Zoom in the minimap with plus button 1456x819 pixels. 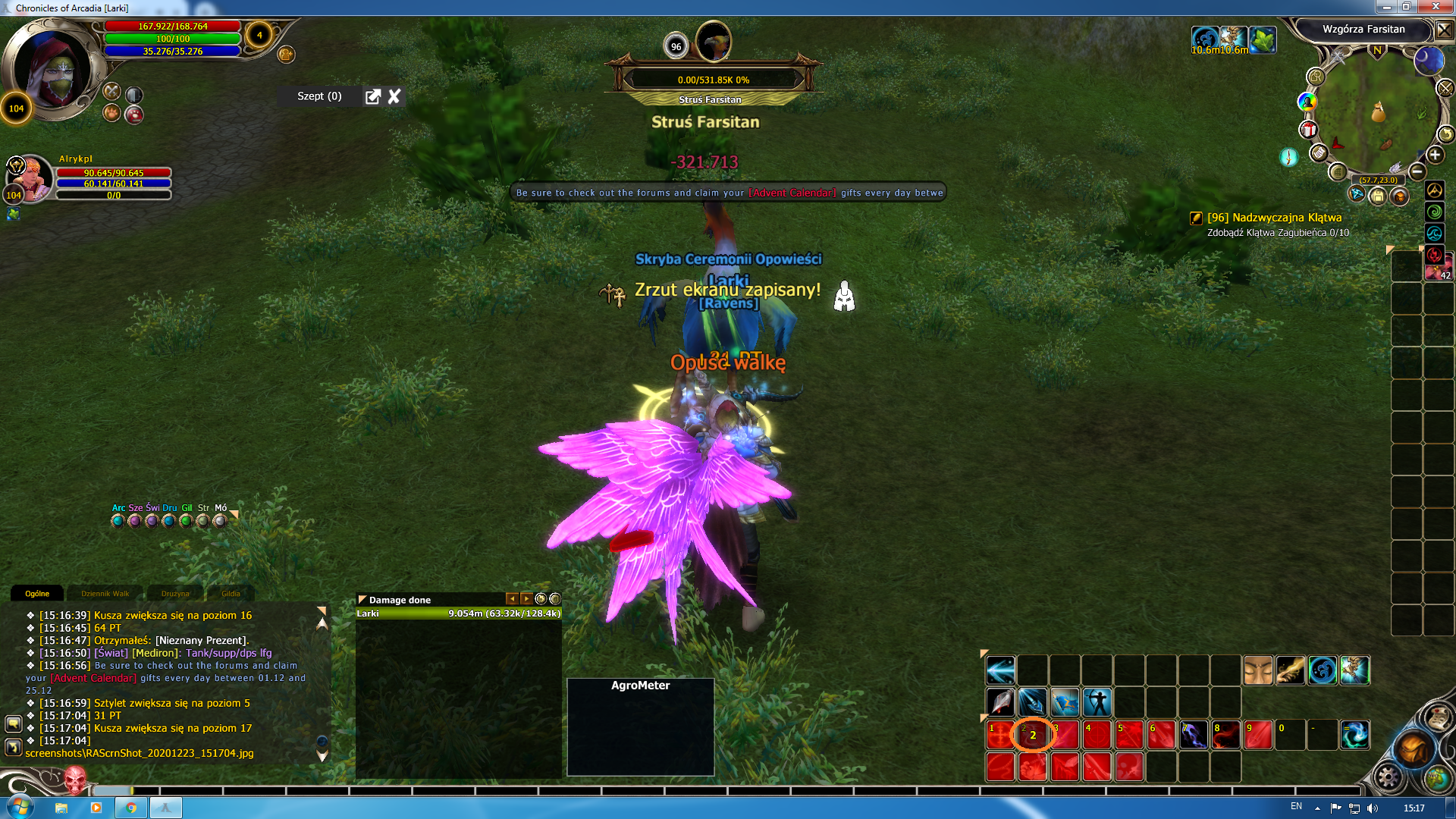pos(1435,155)
